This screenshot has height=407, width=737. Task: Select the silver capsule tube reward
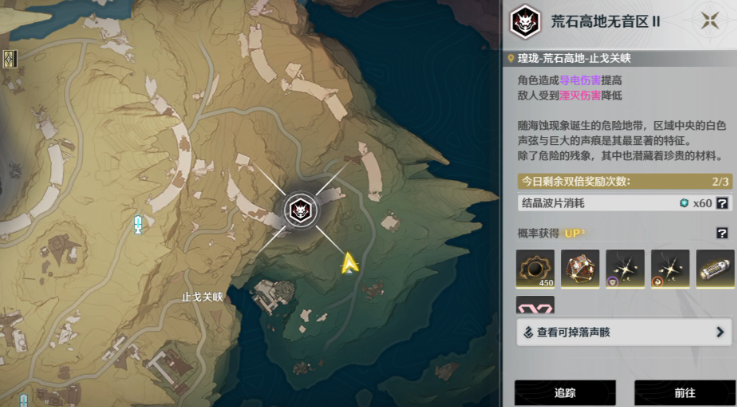coord(715,269)
